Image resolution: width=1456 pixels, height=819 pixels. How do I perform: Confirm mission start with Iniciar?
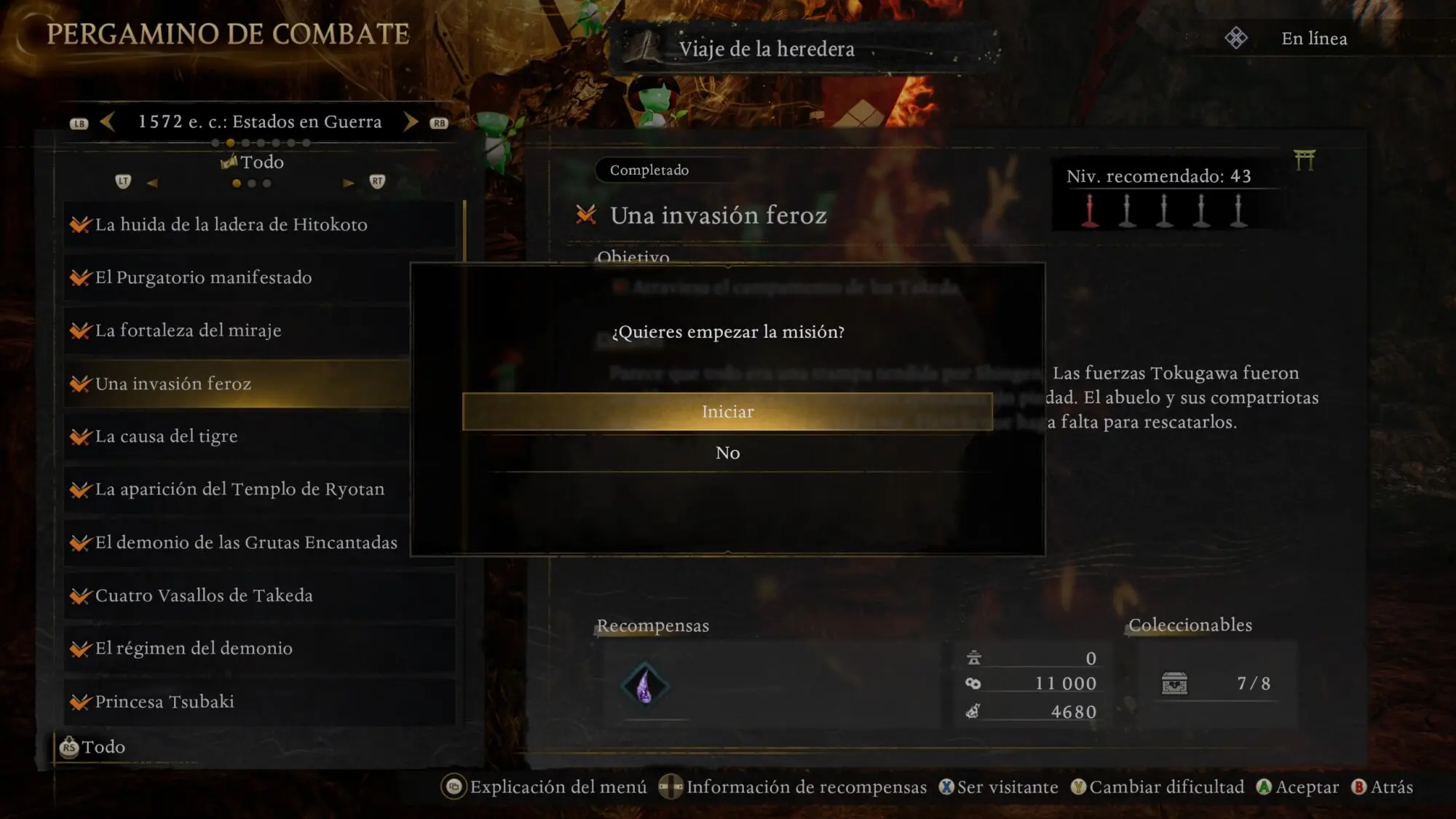(727, 412)
